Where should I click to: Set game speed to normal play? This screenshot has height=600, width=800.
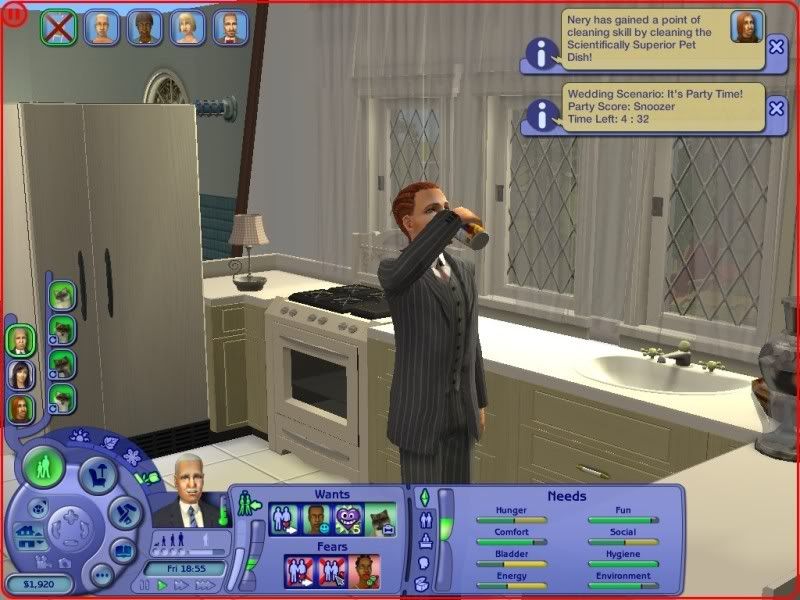(x=163, y=585)
